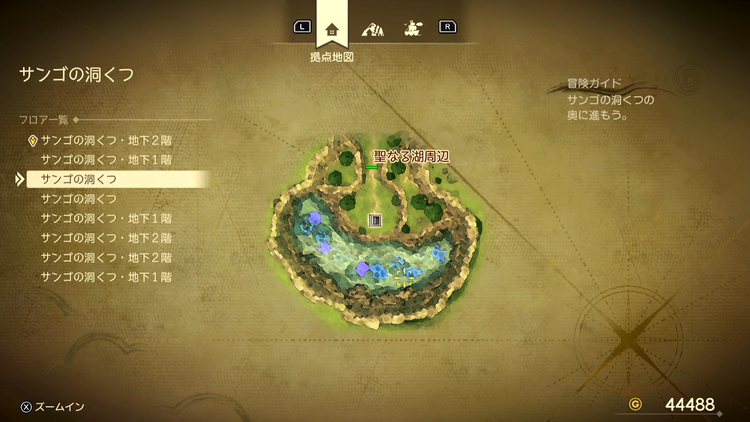Choose the floor entry marked with location pin
The width and height of the screenshot is (750, 422).
[x=106, y=140]
